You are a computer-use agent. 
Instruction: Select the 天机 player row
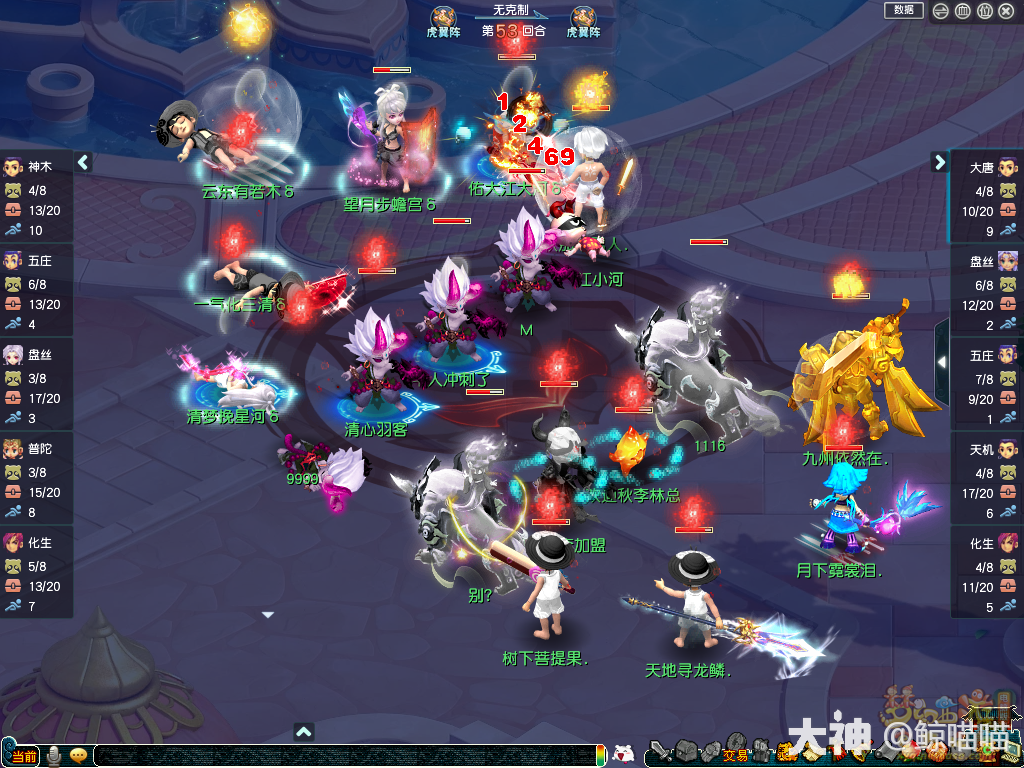(986, 479)
